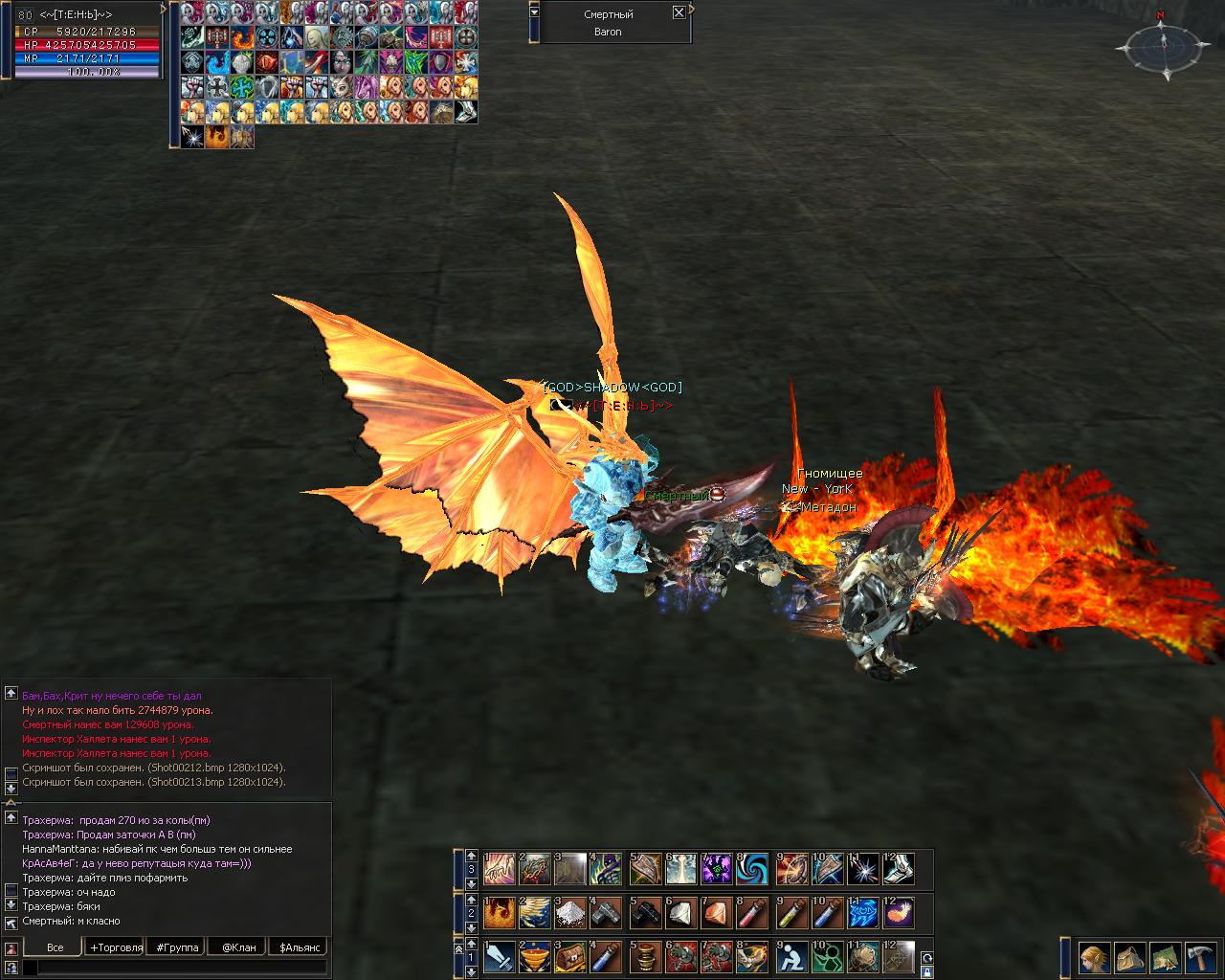Open the system menu hammer icon
Viewport: 1225px width, 980px height.
coord(1200,957)
